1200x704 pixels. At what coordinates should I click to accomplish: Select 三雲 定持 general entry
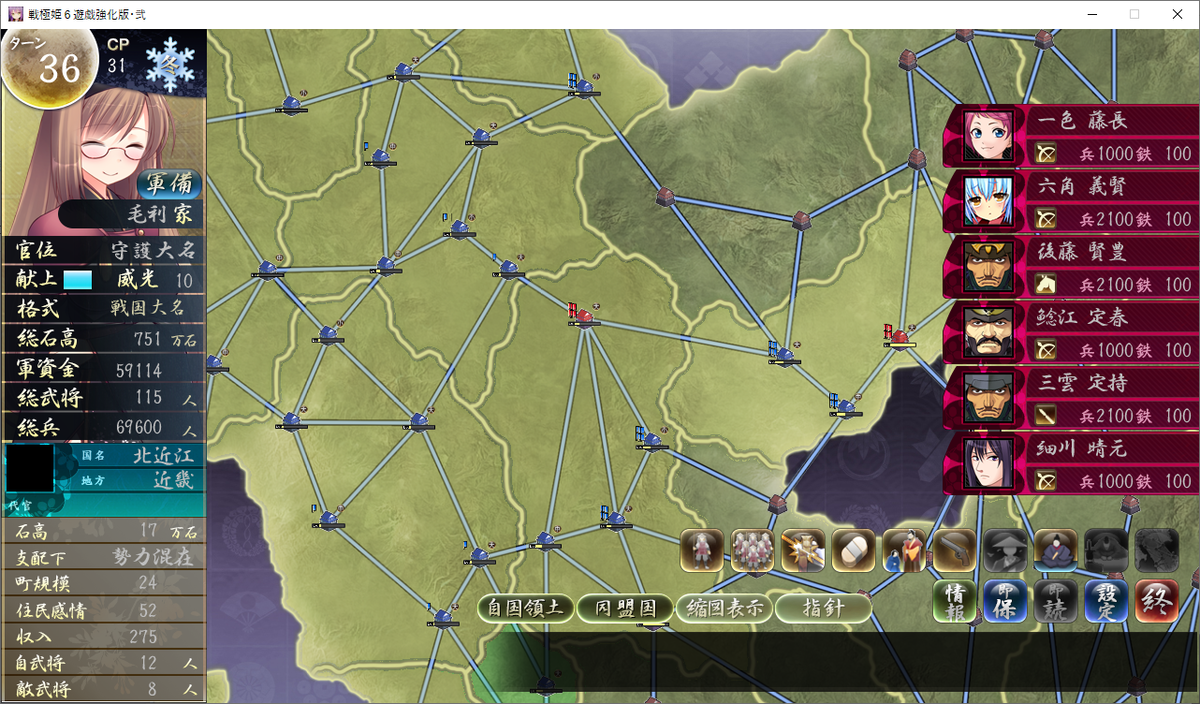tap(1070, 398)
